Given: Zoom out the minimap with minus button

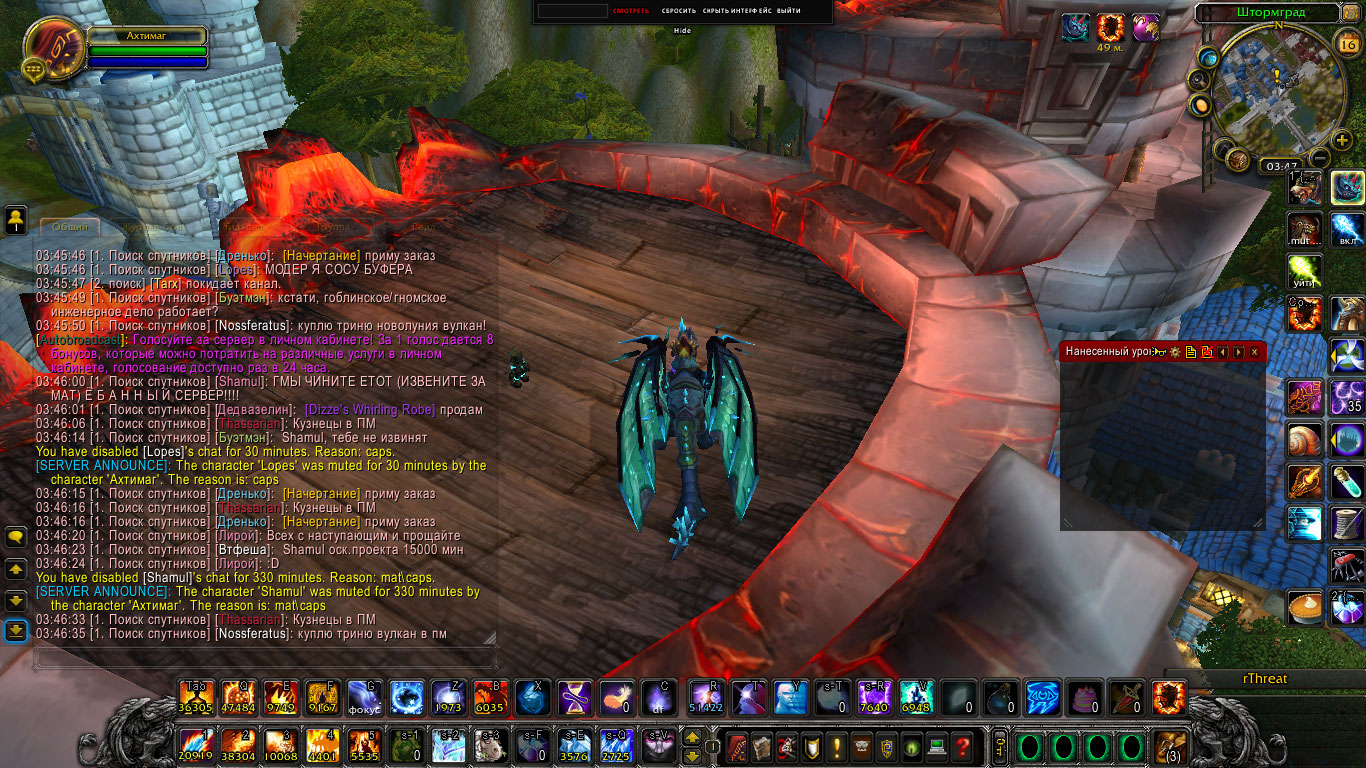Looking at the screenshot, I should tap(1319, 158).
